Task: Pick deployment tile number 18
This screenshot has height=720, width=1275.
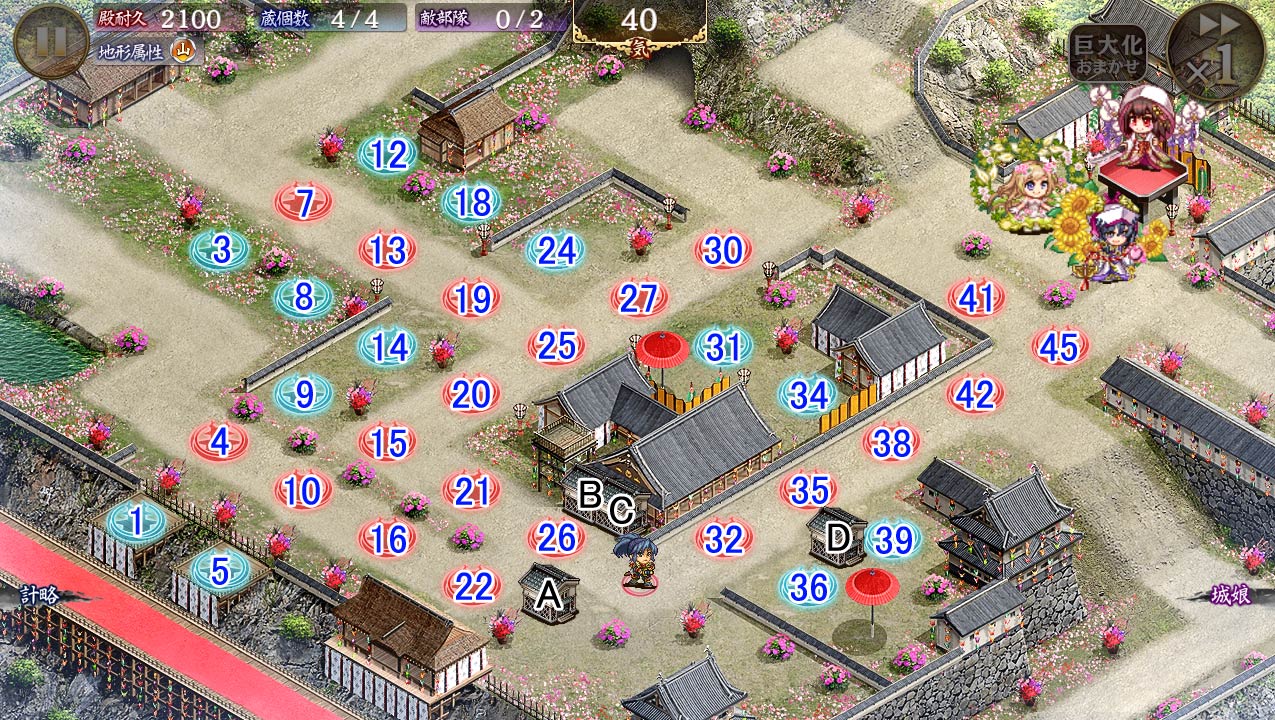Action: (x=472, y=203)
